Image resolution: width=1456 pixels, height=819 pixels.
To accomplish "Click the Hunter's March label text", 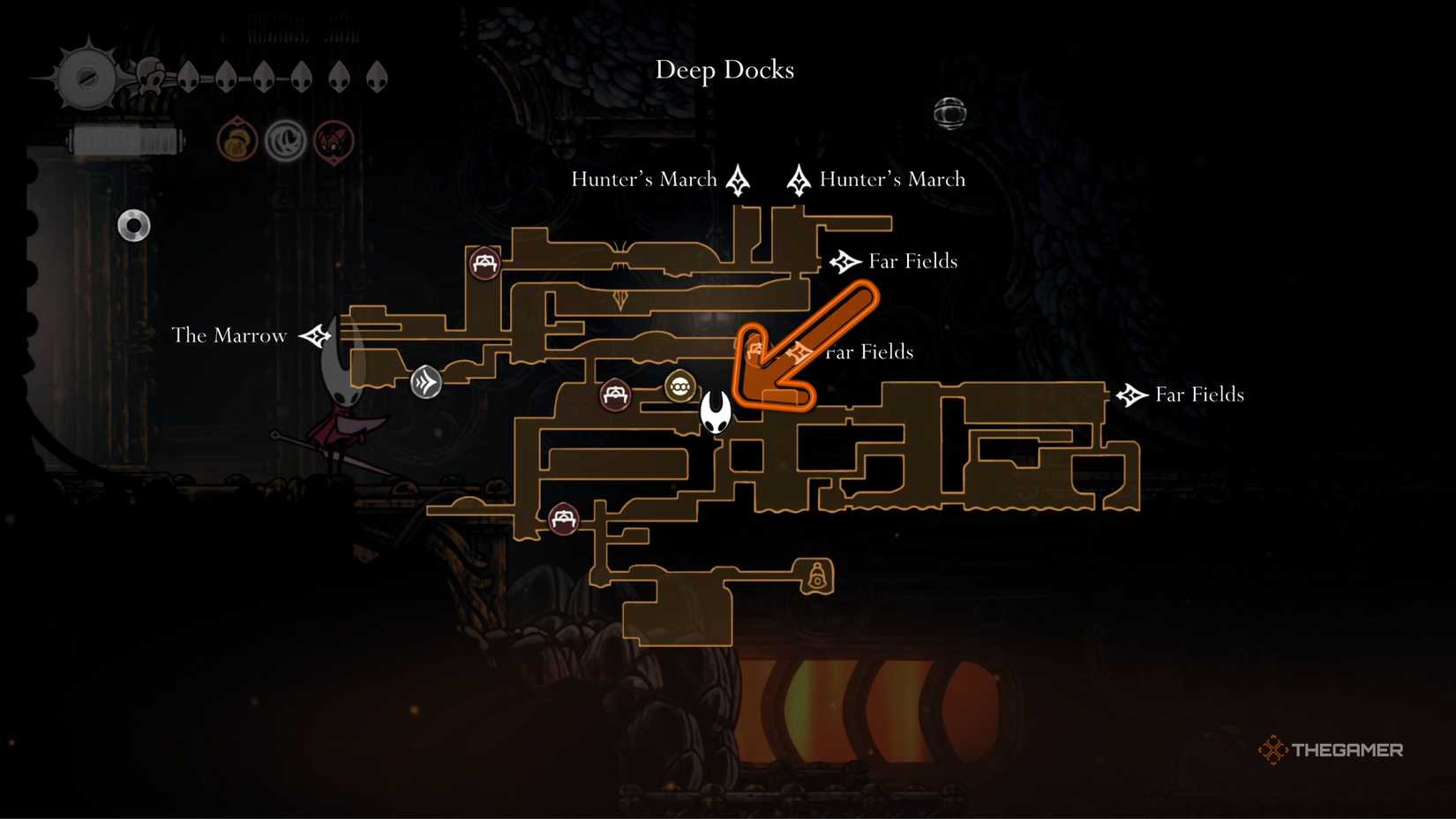I will pyautogui.click(x=646, y=179).
